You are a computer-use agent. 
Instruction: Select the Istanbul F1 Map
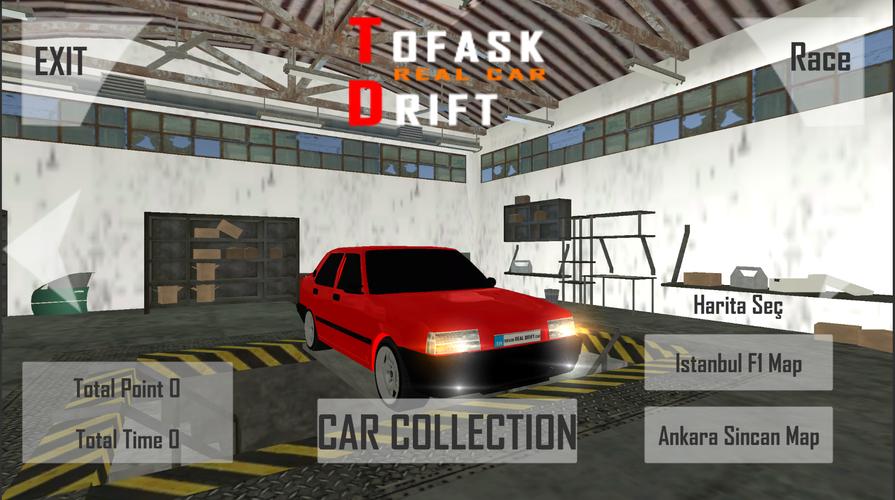739,363
